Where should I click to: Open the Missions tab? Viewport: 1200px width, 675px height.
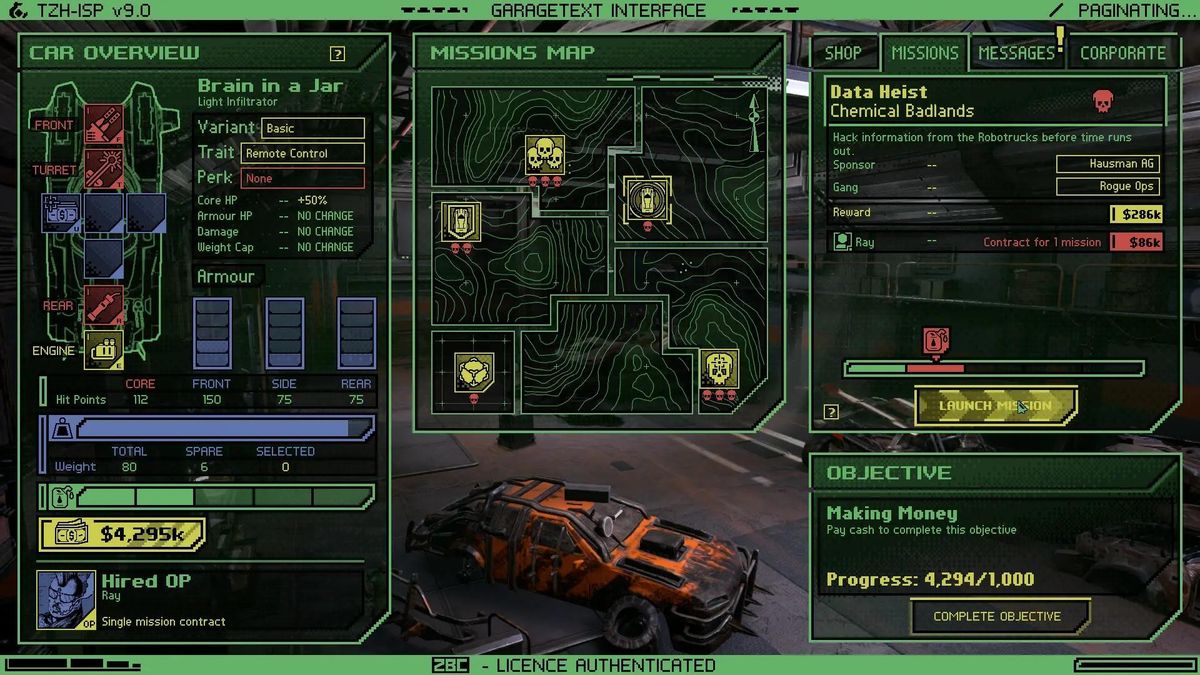coord(924,53)
